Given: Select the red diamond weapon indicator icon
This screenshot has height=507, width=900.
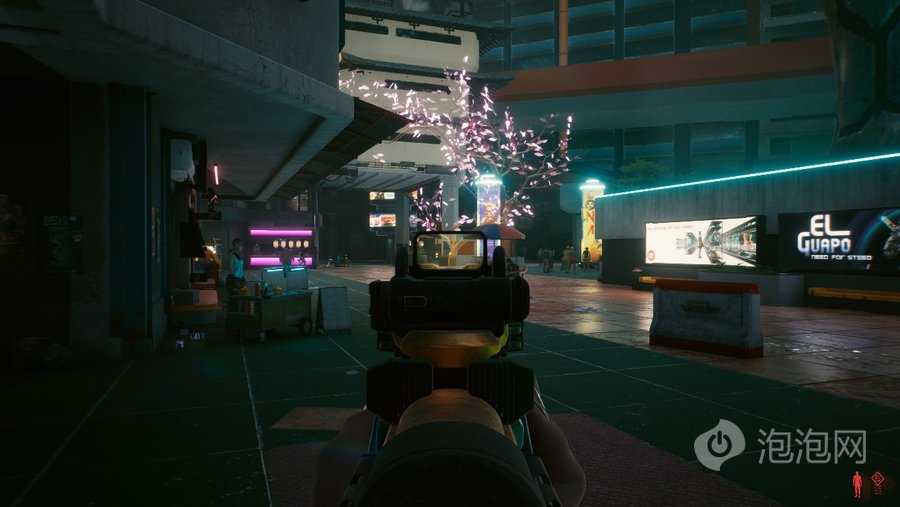Looking at the screenshot, I should (877, 479).
